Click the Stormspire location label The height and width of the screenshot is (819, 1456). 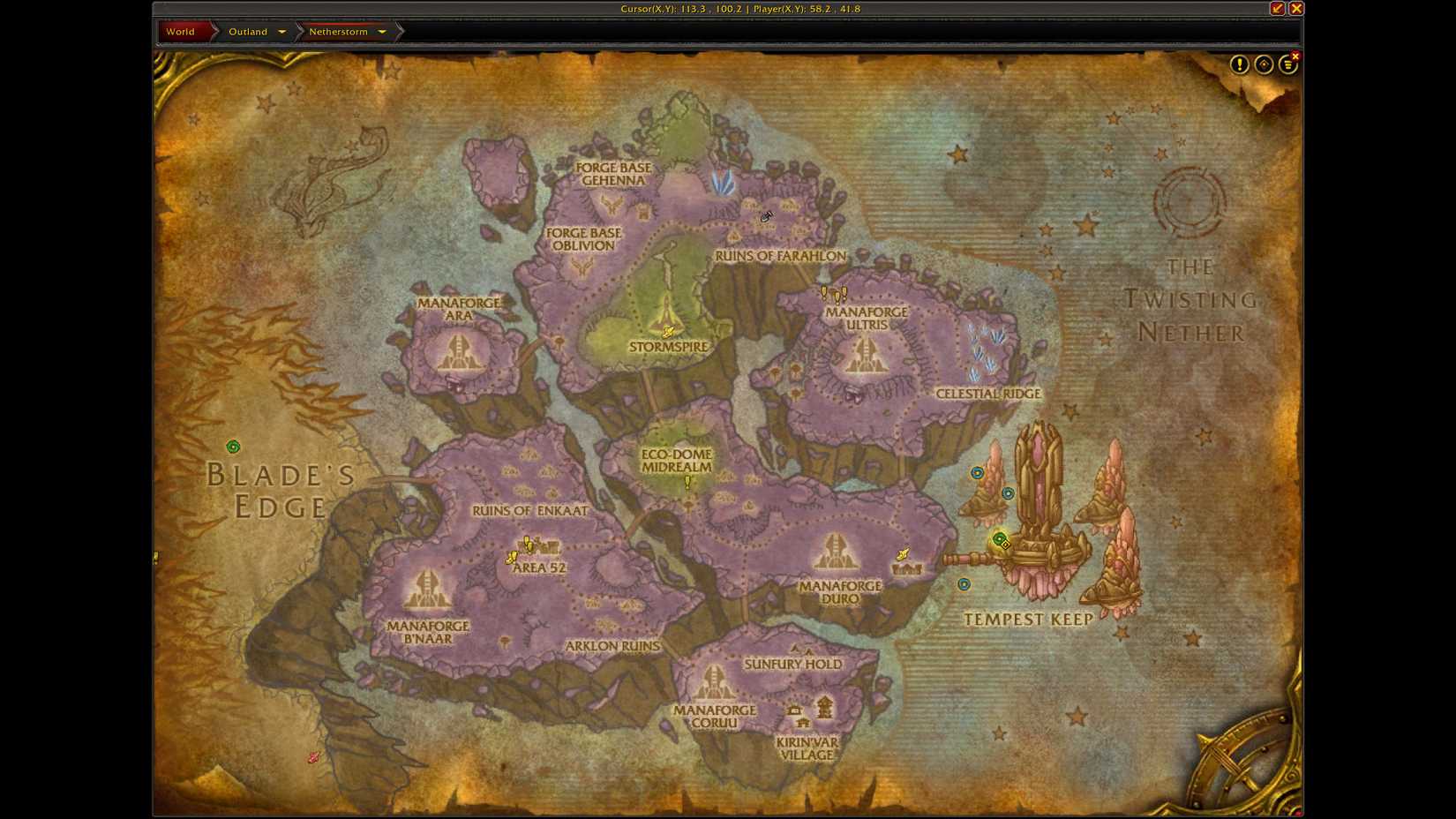(x=668, y=347)
